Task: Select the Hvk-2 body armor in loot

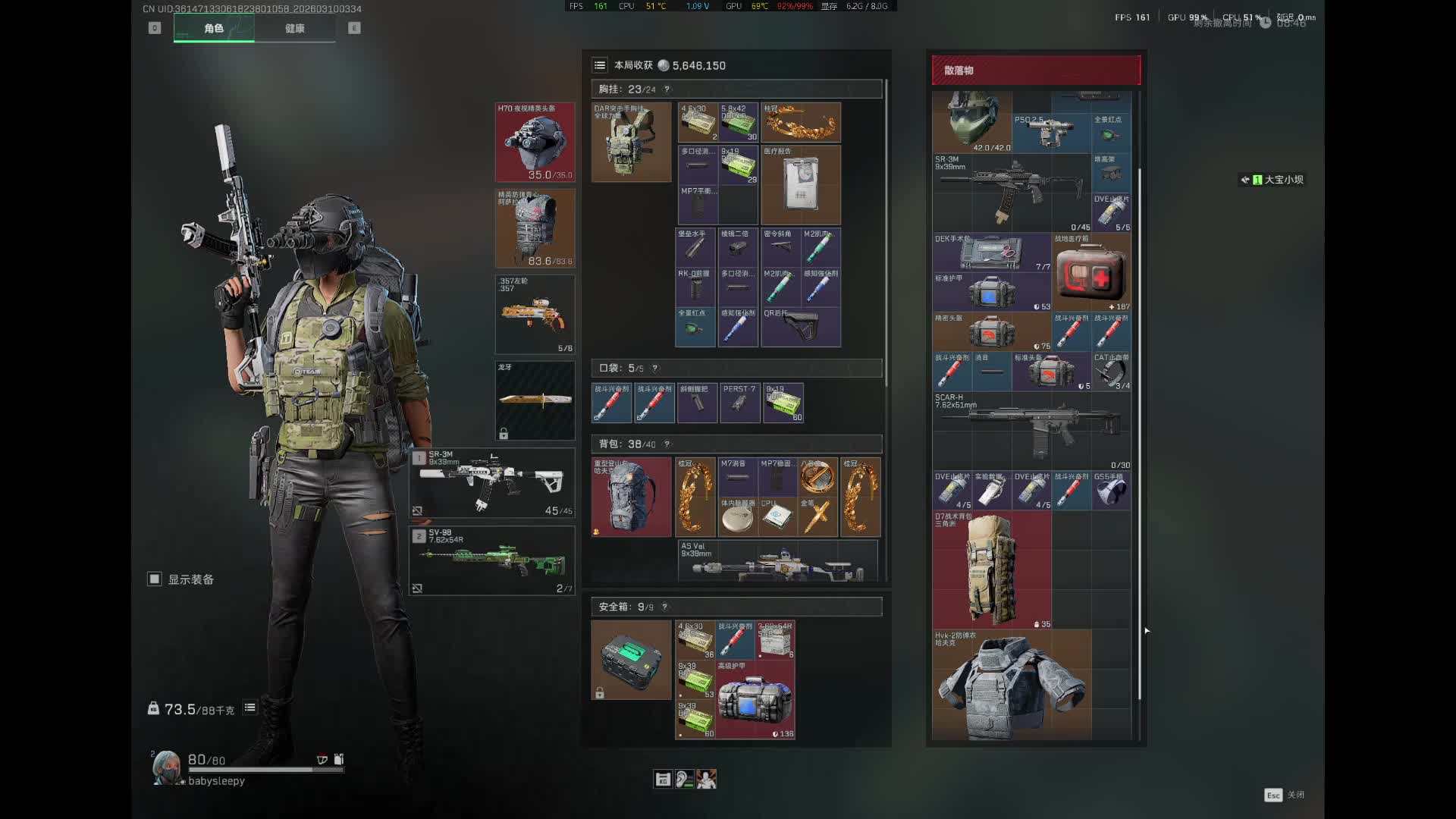Action: click(x=1011, y=686)
